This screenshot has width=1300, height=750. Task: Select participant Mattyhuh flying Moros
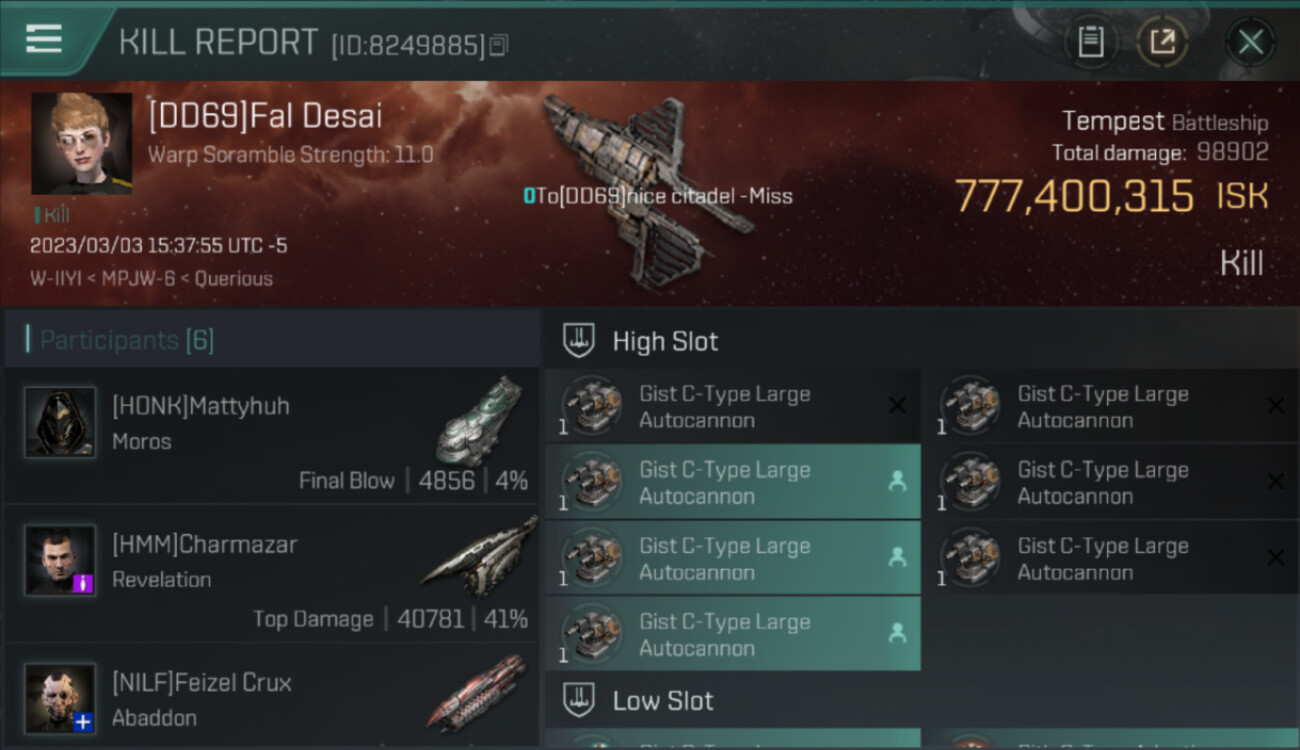(272, 435)
